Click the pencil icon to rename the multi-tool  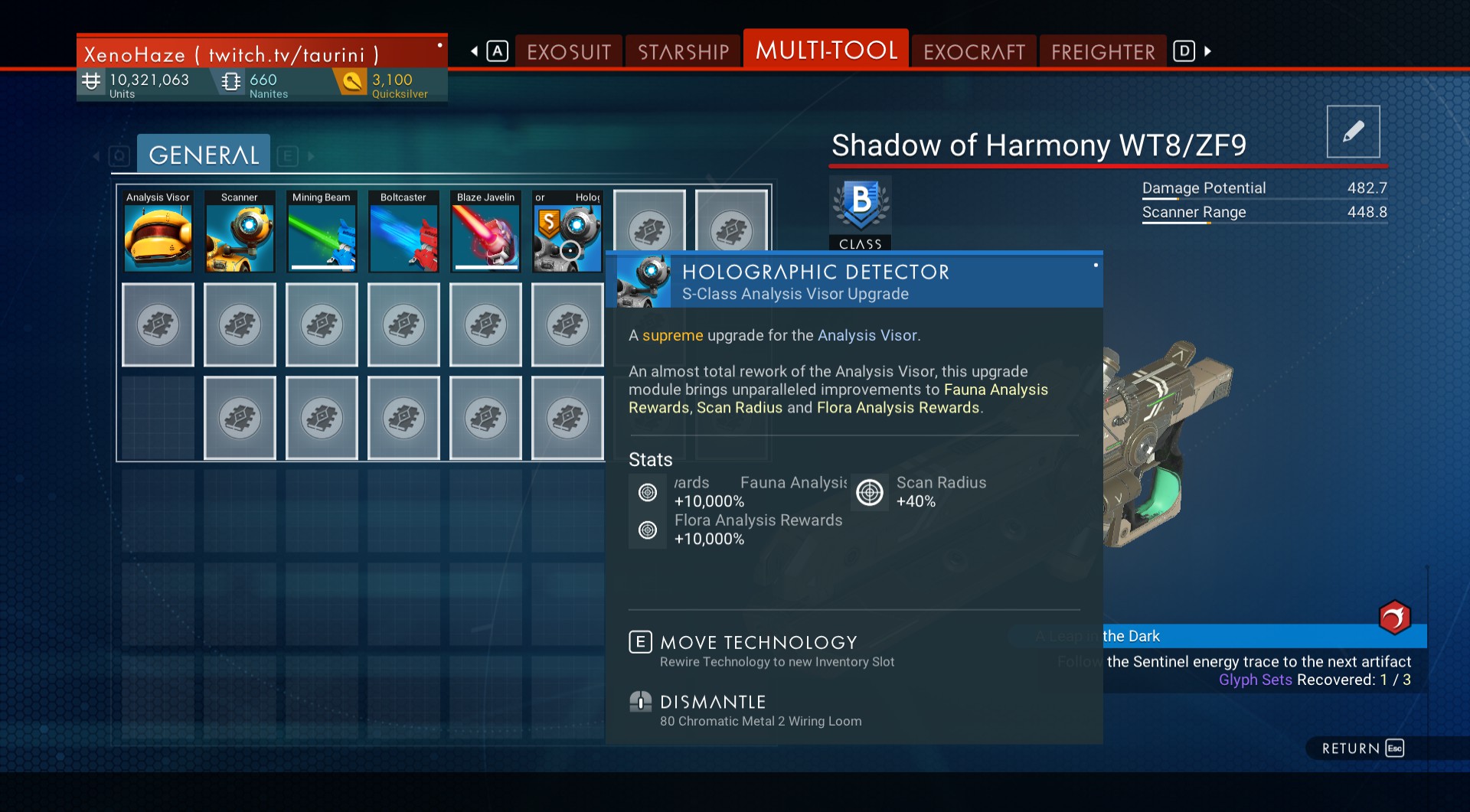[x=1353, y=132]
